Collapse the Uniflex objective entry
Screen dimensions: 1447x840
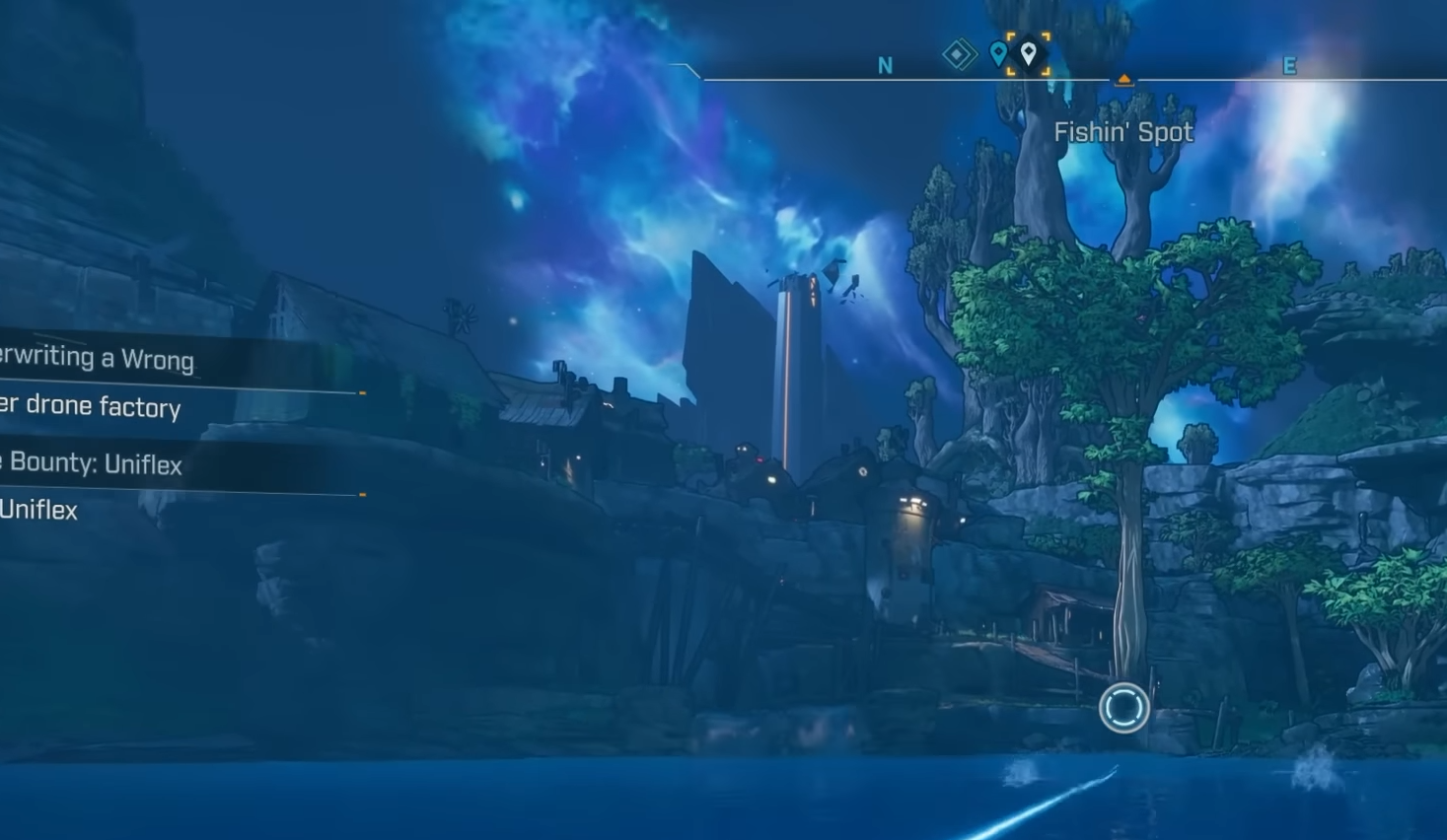pyautogui.click(x=39, y=511)
